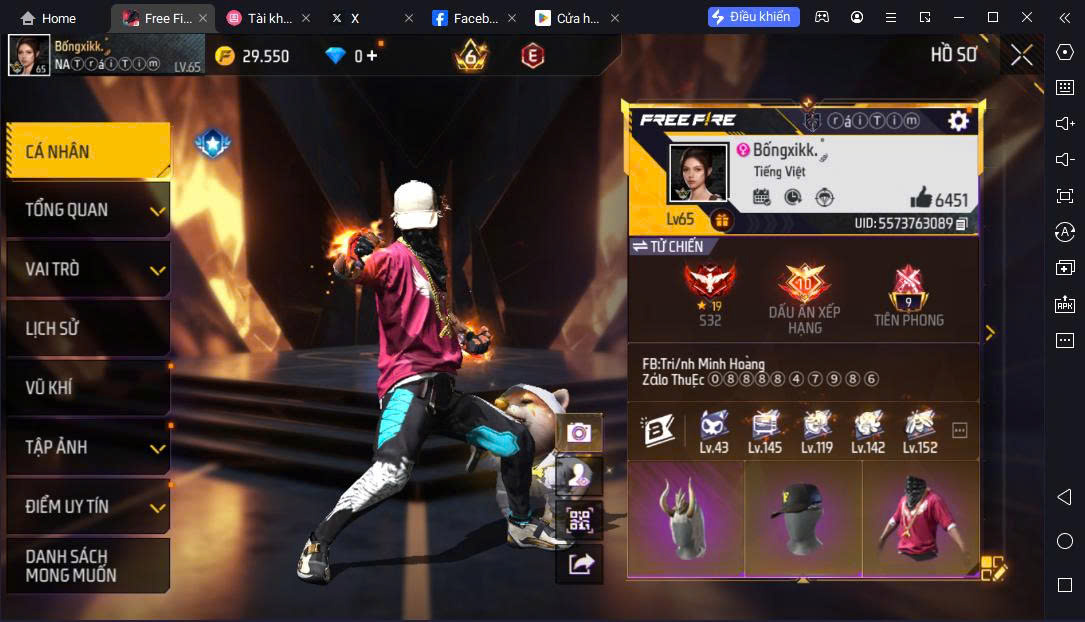The width and height of the screenshot is (1085, 622).
Task: Select the pink shirt outfit thumbnail
Action: tap(921, 520)
